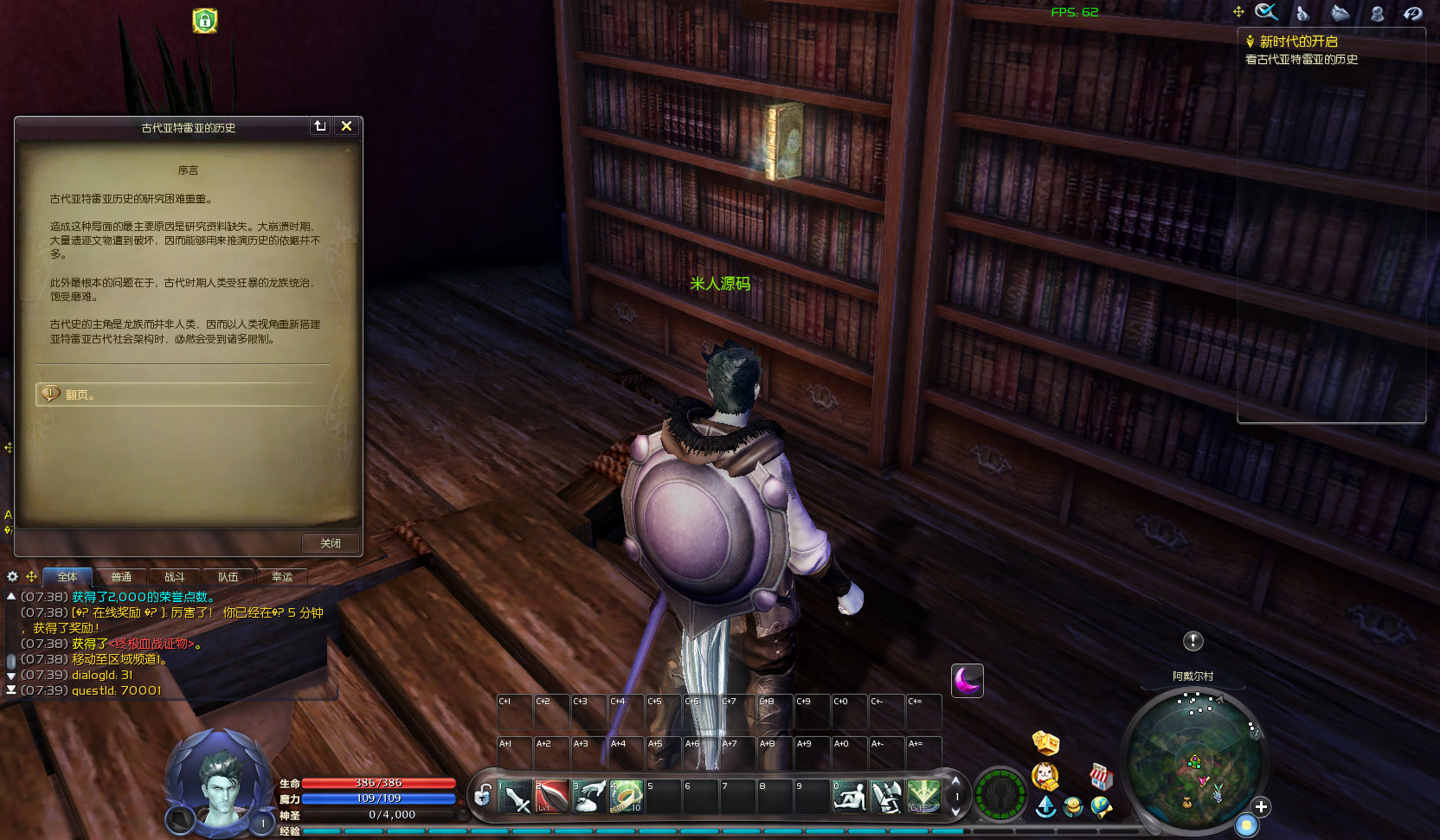The width and height of the screenshot is (1440, 840).
Task: Activate the sword attack skill in slot 1
Action: tap(514, 797)
